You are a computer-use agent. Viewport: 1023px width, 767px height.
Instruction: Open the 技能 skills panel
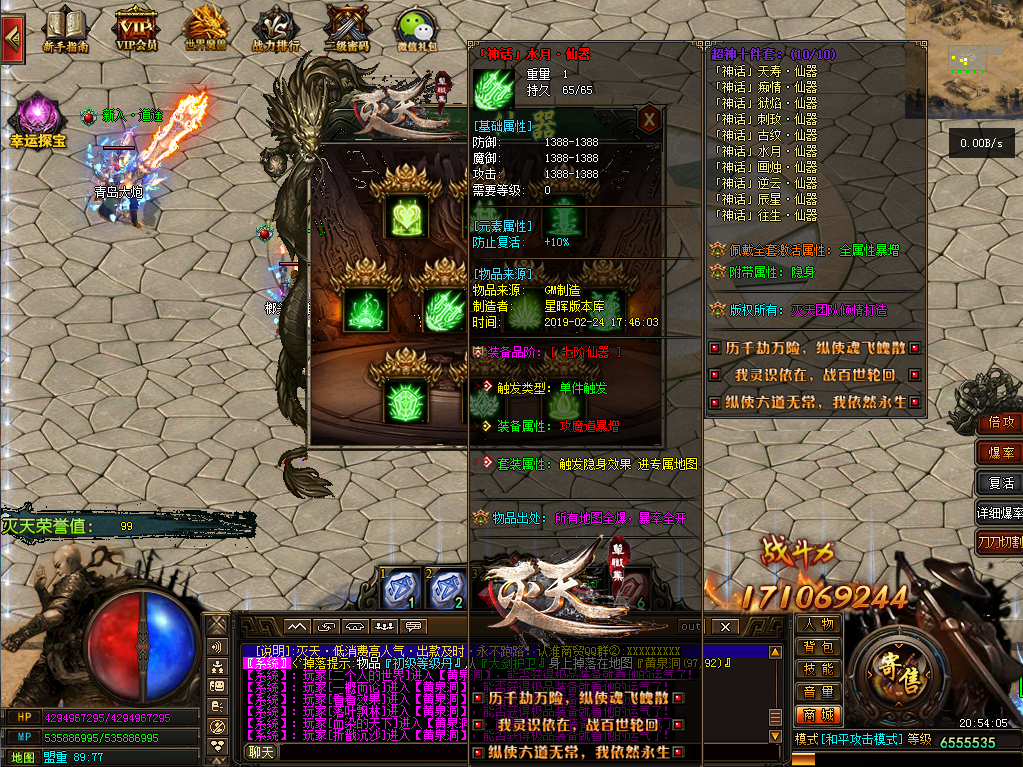tap(818, 670)
